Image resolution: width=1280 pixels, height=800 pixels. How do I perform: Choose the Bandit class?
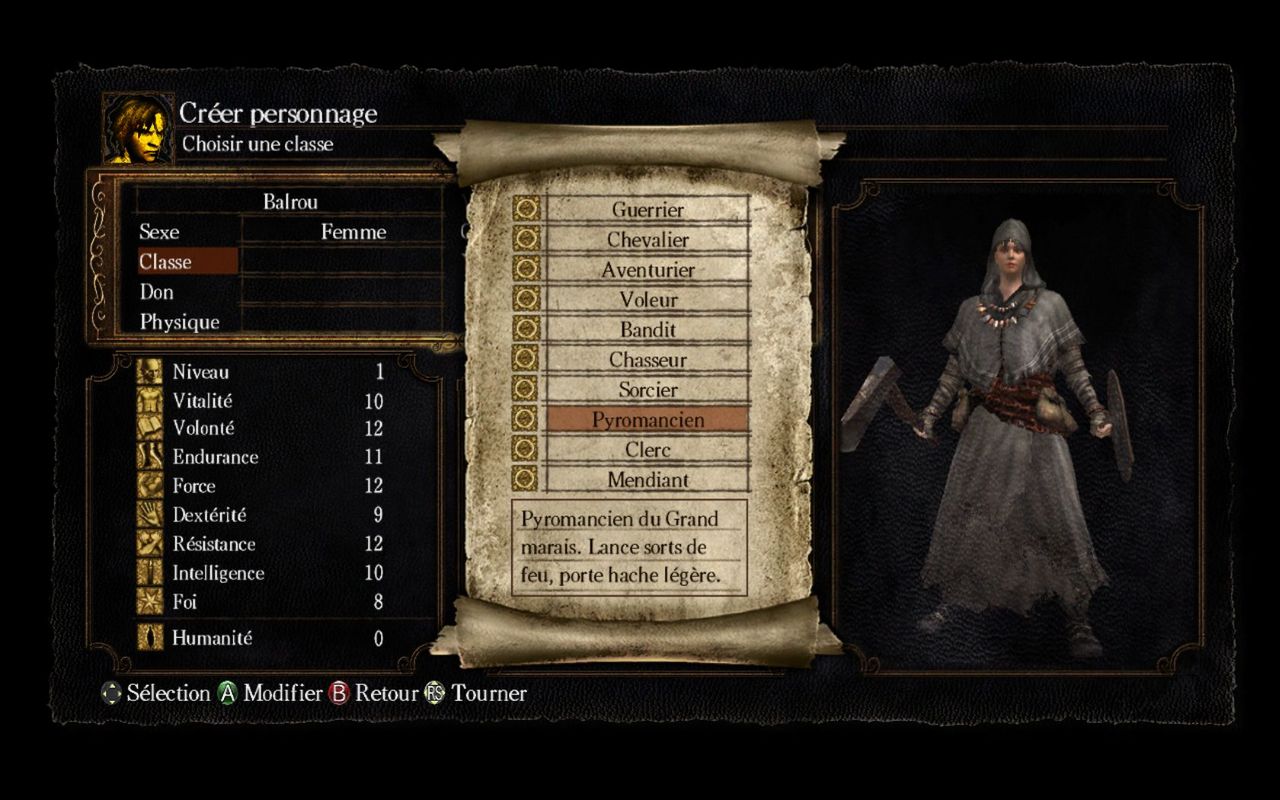[x=647, y=330]
